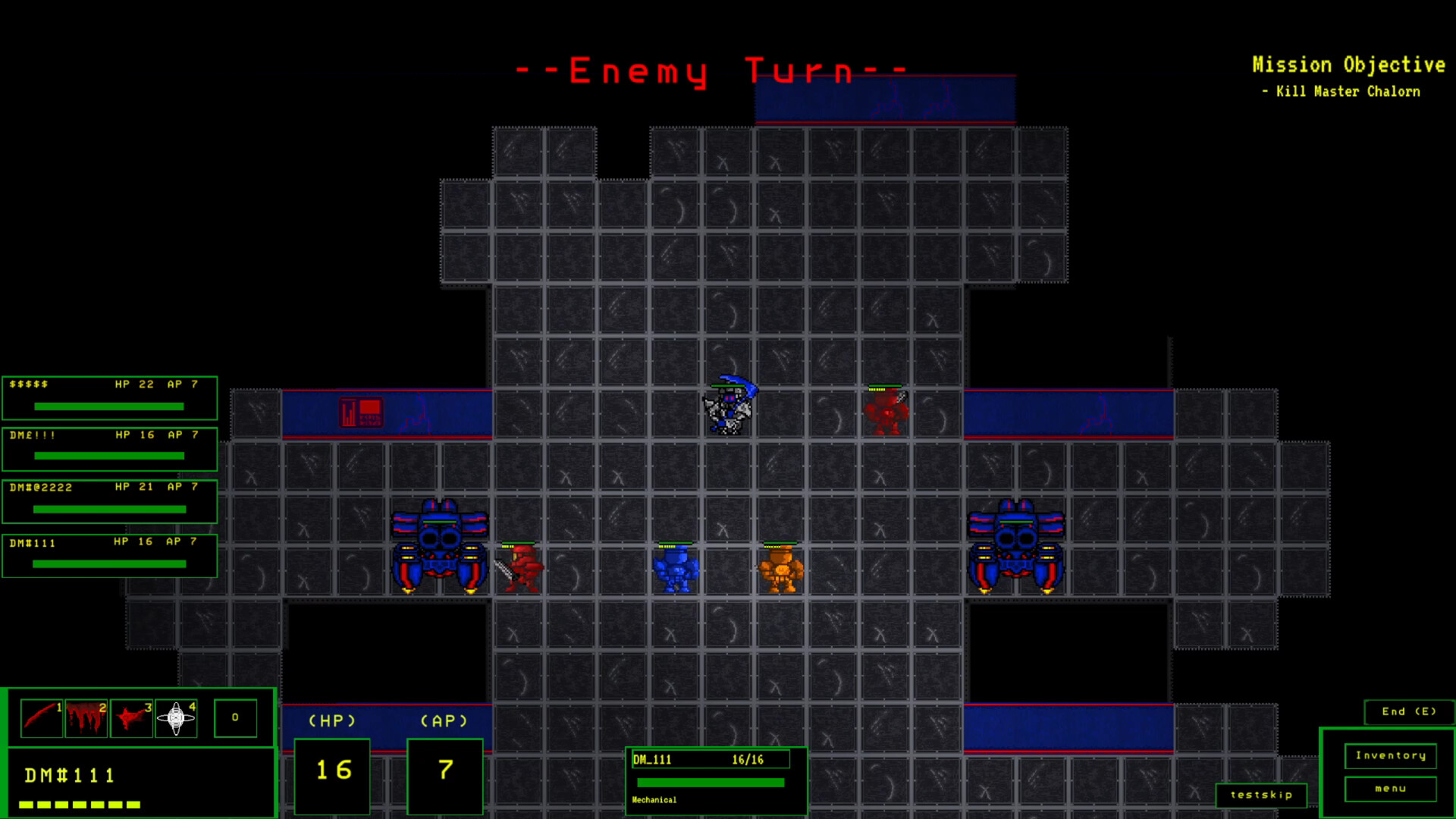Activate ability 3, the red slash attack
The height and width of the screenshot is (819, 1456).
click(x=130, y=717)
